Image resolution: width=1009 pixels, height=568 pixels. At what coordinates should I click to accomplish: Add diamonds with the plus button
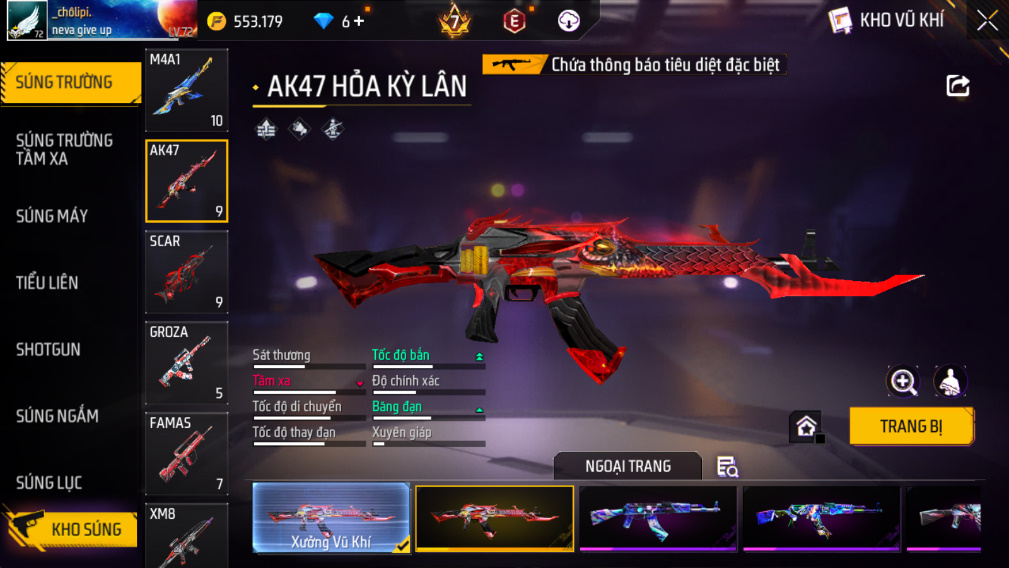point(360,21)
